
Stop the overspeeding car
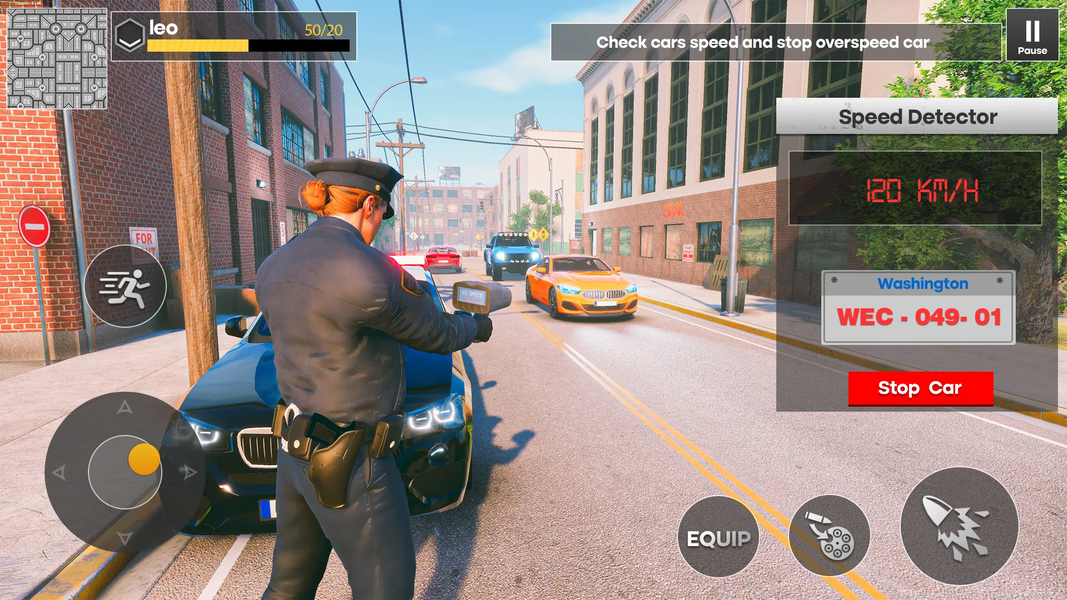click(x=920, y=389)
